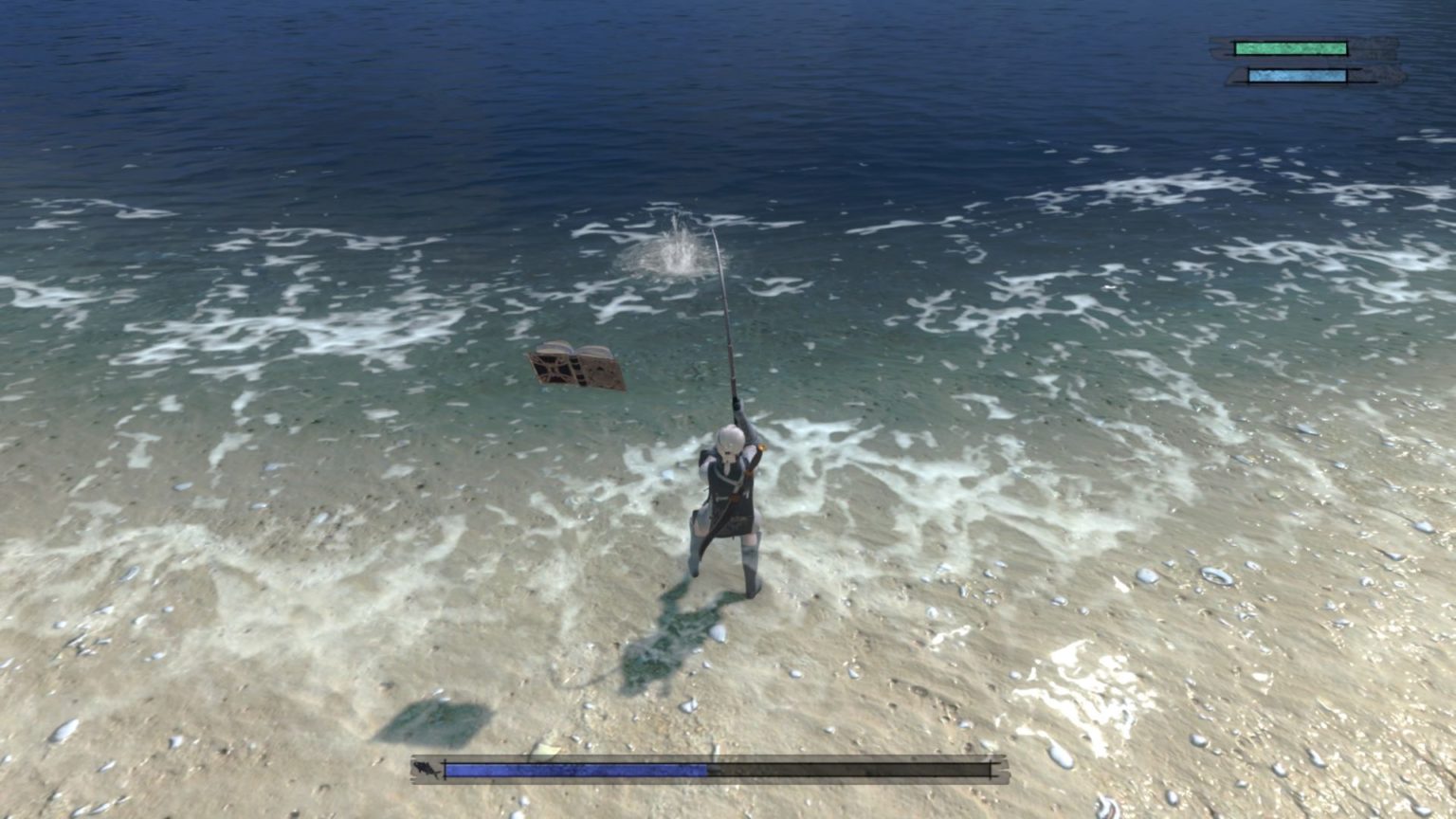This screenshot has height=819, width=1456.
Task: Select the player character
Action: click(730, 502)
